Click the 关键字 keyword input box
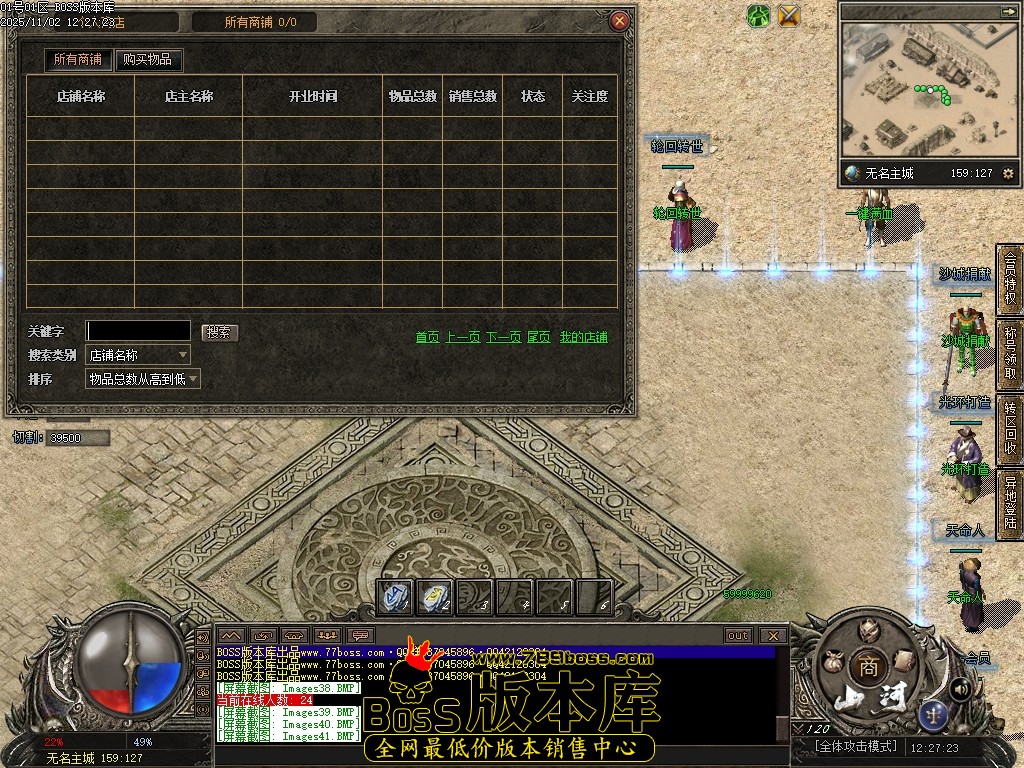This screenshot has height=768, width=1024. (138, 331)
